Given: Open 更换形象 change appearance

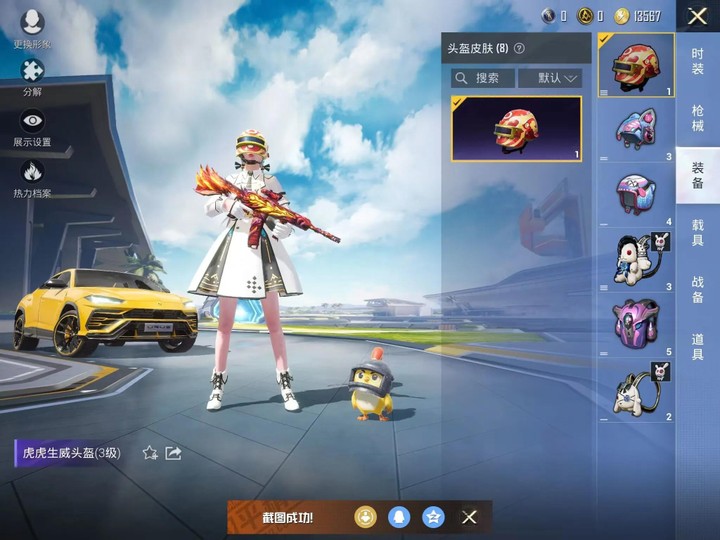Looking at the screenshot, I should (32, 29).
